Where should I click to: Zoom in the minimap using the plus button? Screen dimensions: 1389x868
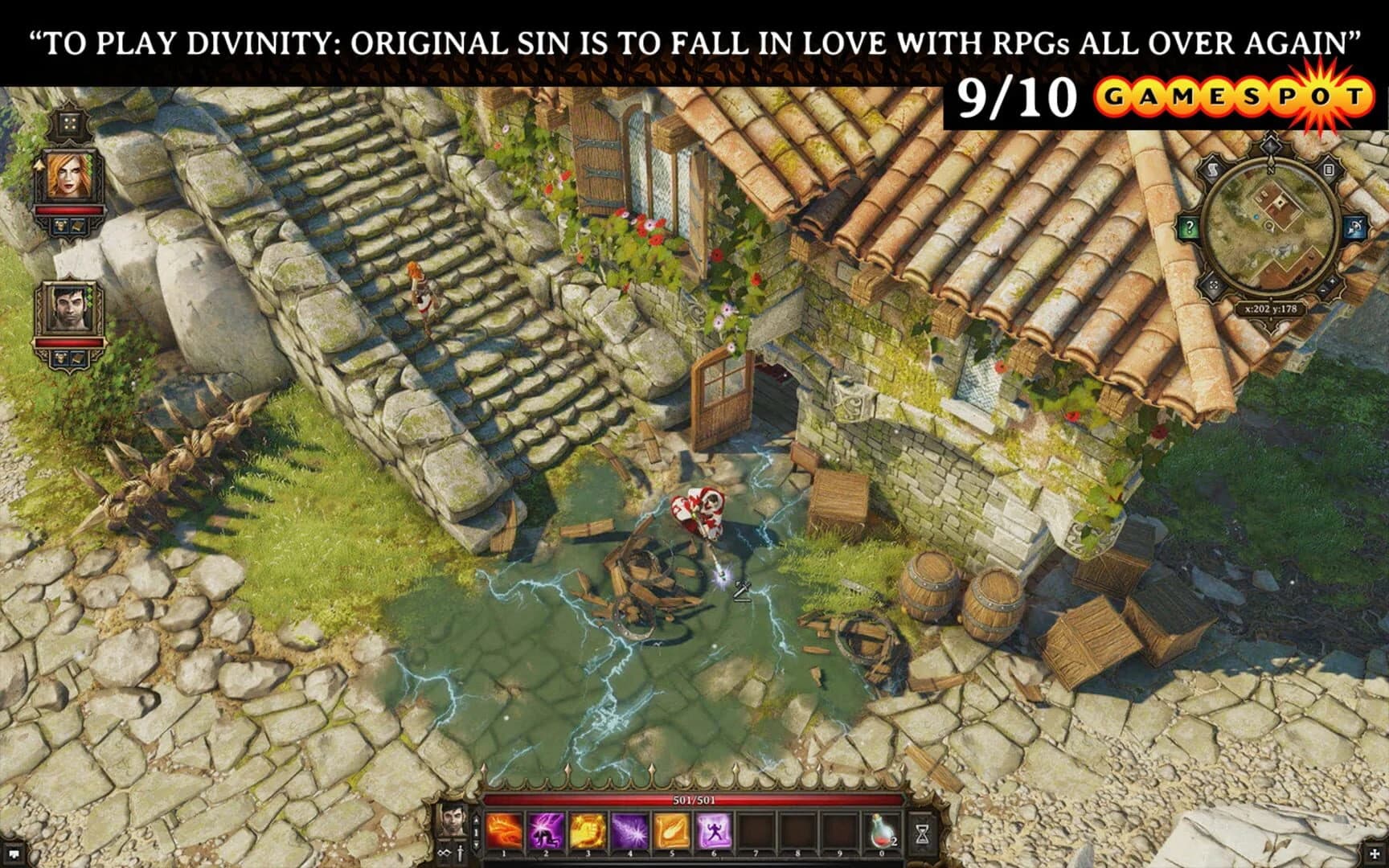coord(1333,282)
